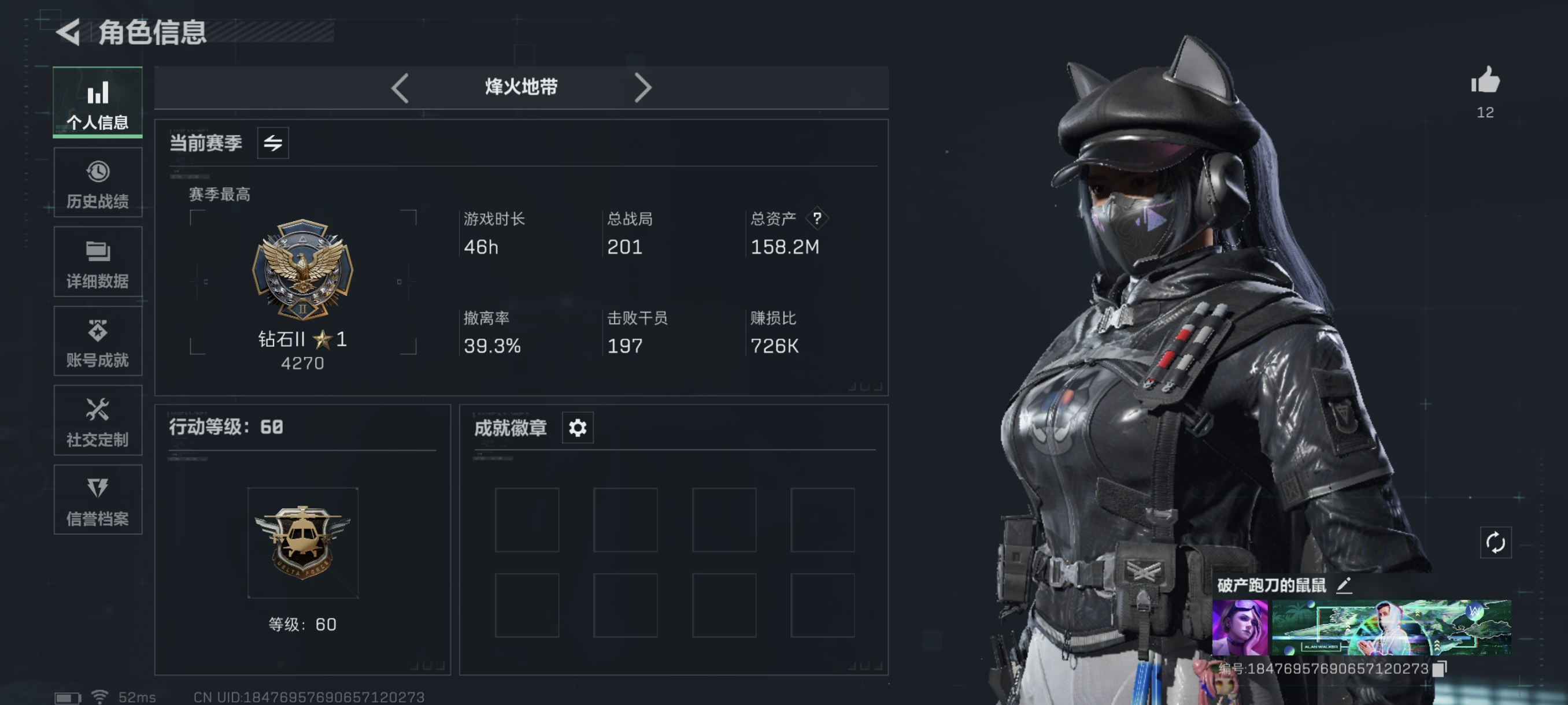Edit the nickname 破产跑刀的鼠鼠
Viewport: 1568px width, 705px height.
click(1344, 585)
